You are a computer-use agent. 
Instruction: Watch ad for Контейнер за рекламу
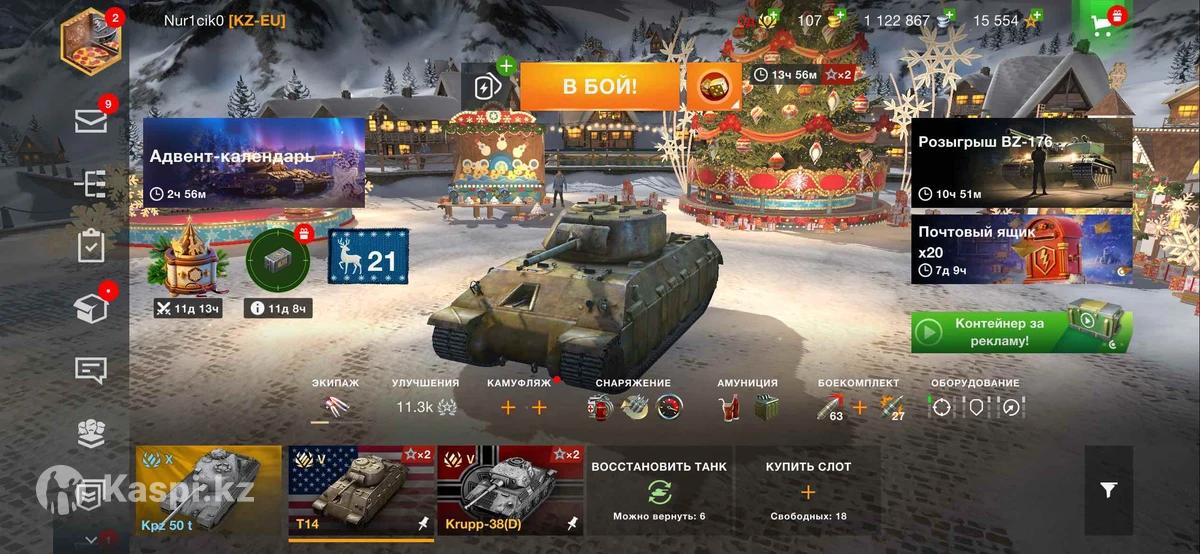(1021, 332)
